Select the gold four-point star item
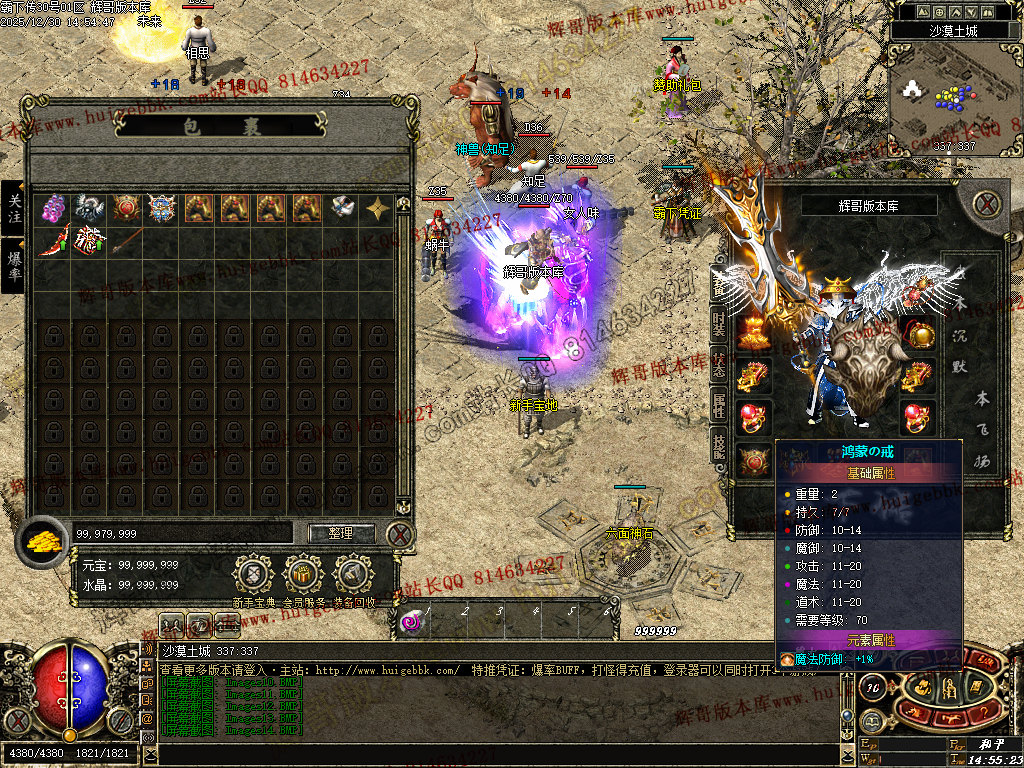 378,208
